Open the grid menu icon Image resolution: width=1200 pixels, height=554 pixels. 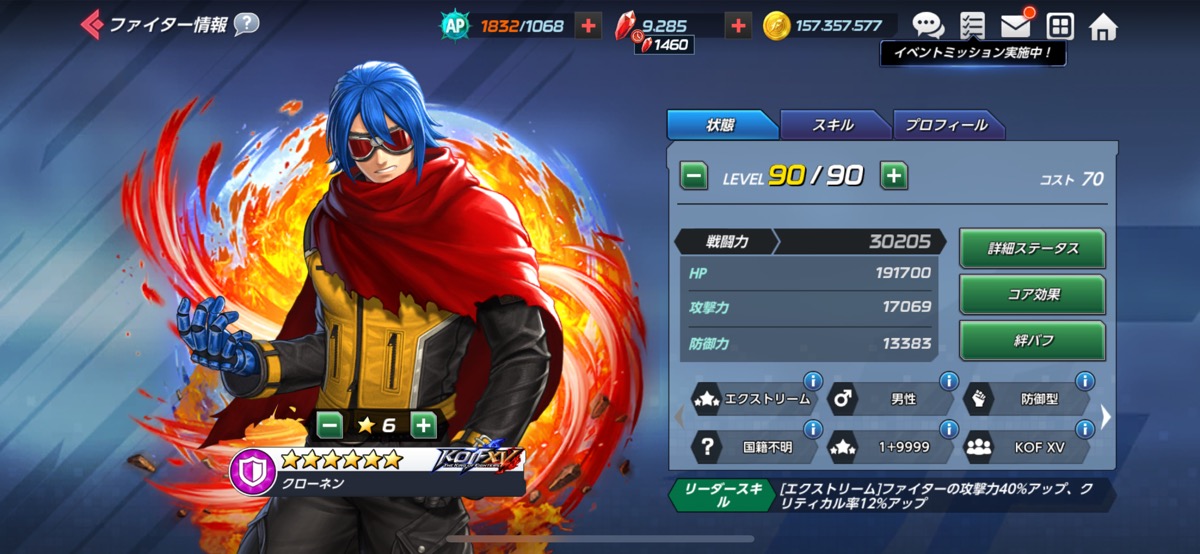(1059, 26)
